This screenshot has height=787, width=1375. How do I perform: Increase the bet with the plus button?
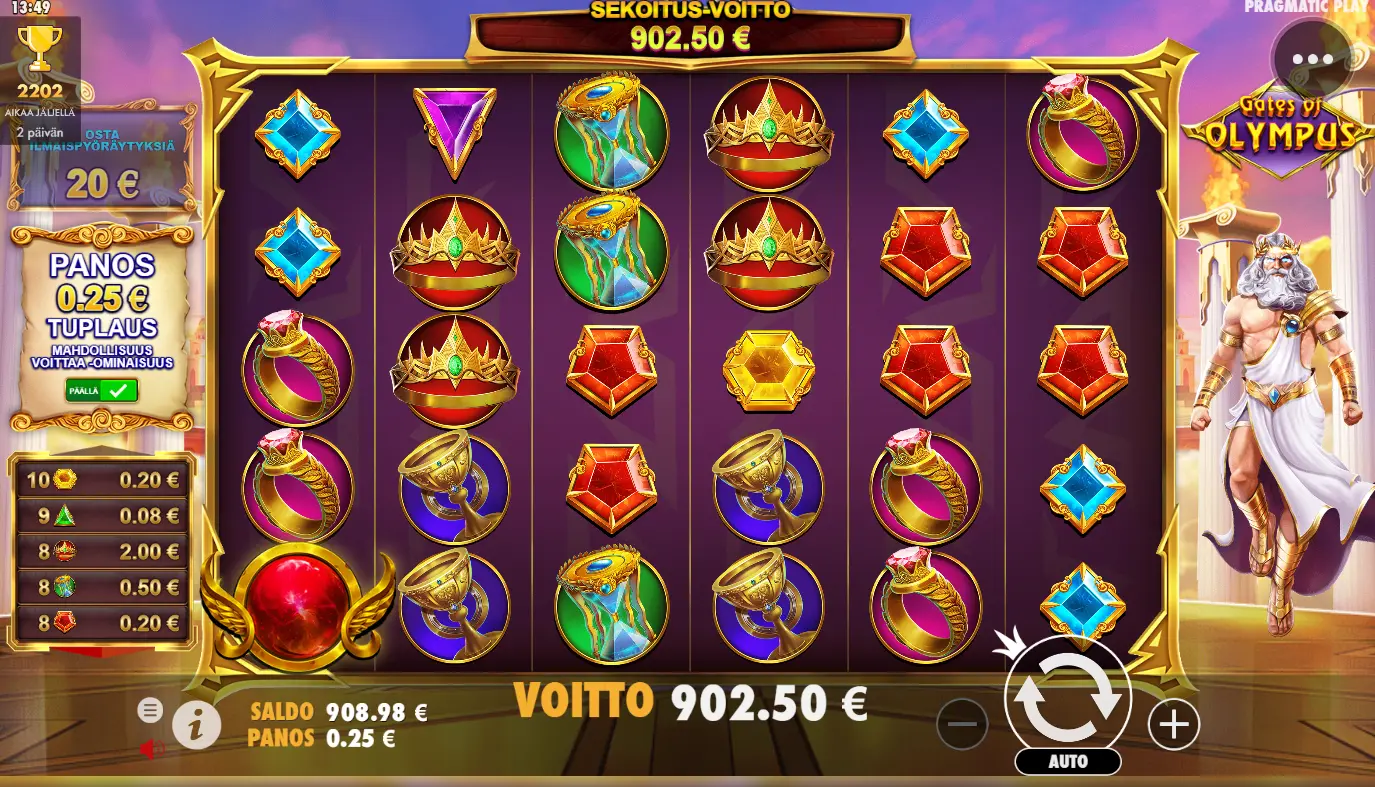tap(1173, 724)
